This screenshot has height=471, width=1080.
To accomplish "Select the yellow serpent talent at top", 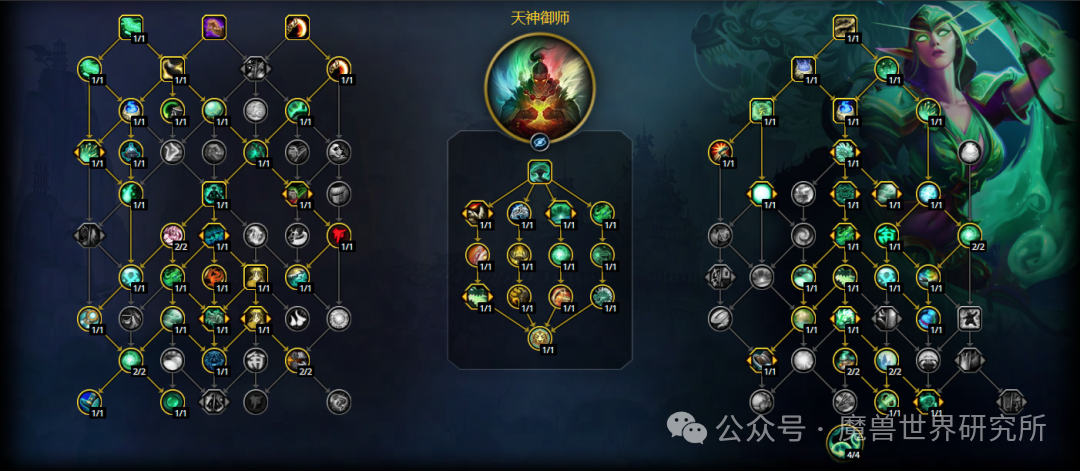I will click(846, 27).
